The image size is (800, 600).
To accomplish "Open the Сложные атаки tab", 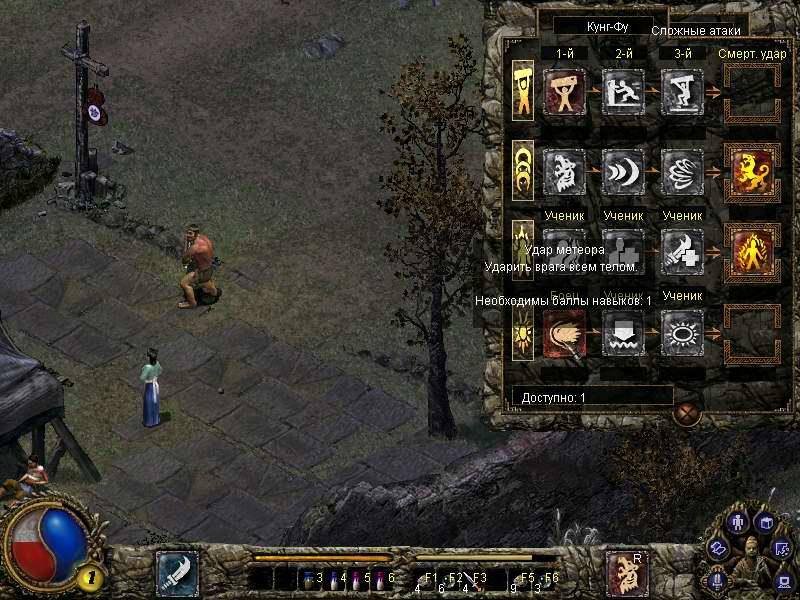I will (x=700, y=31).
